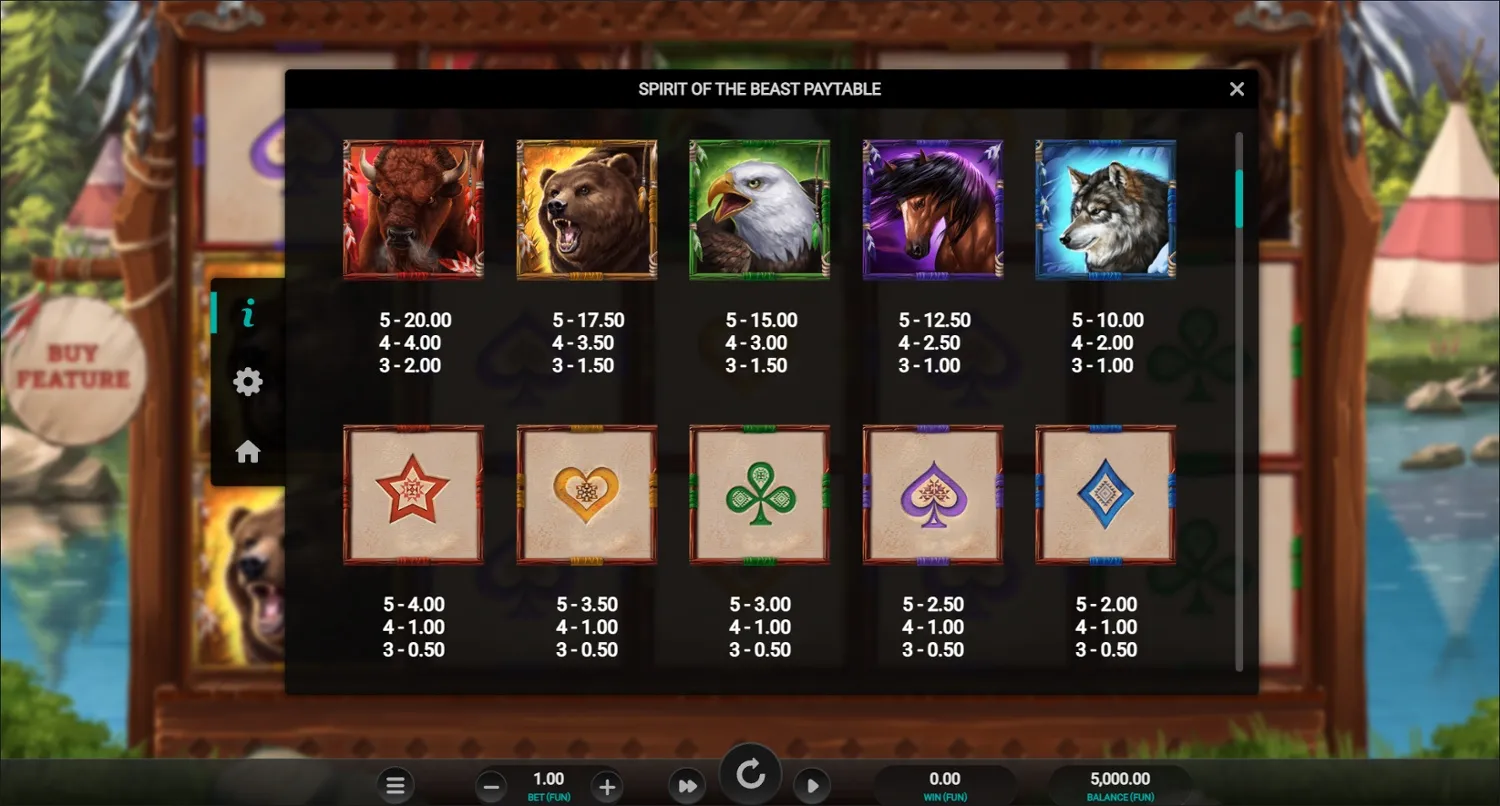Switch to the paytable information tab
Viewport: 1500px width, 806px height.
click(x=247, y=311)
